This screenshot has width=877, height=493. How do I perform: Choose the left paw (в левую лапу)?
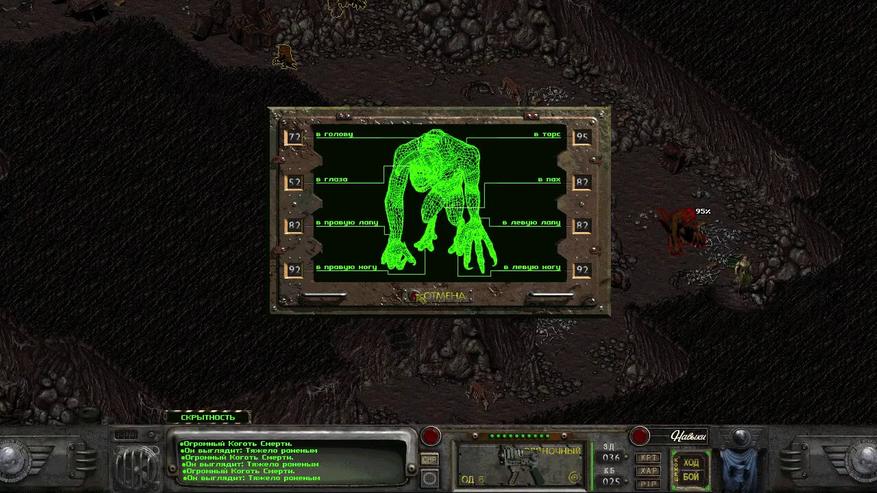coord(536,225)
